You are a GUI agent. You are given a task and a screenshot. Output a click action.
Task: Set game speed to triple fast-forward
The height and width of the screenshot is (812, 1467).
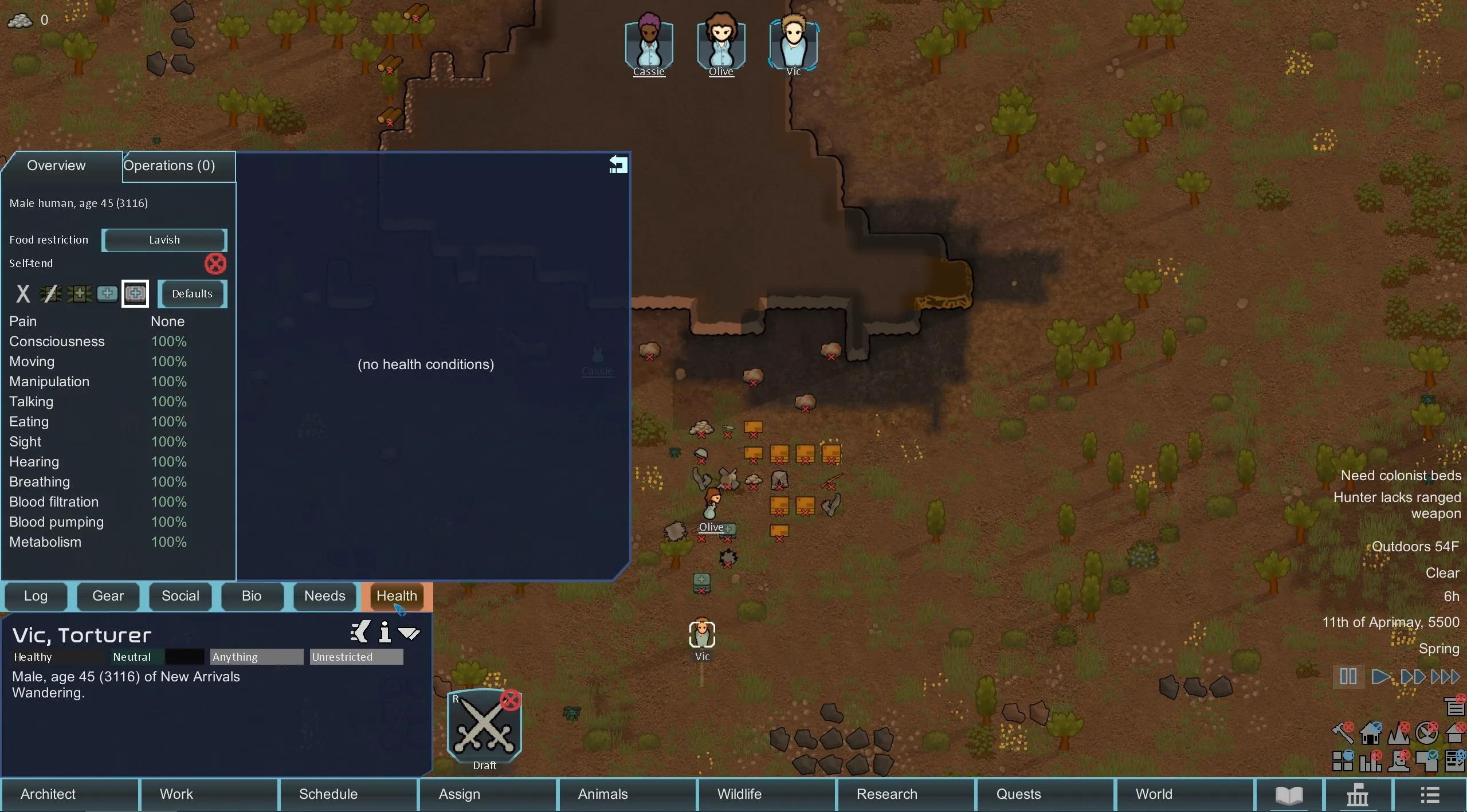pos(1445,677)
